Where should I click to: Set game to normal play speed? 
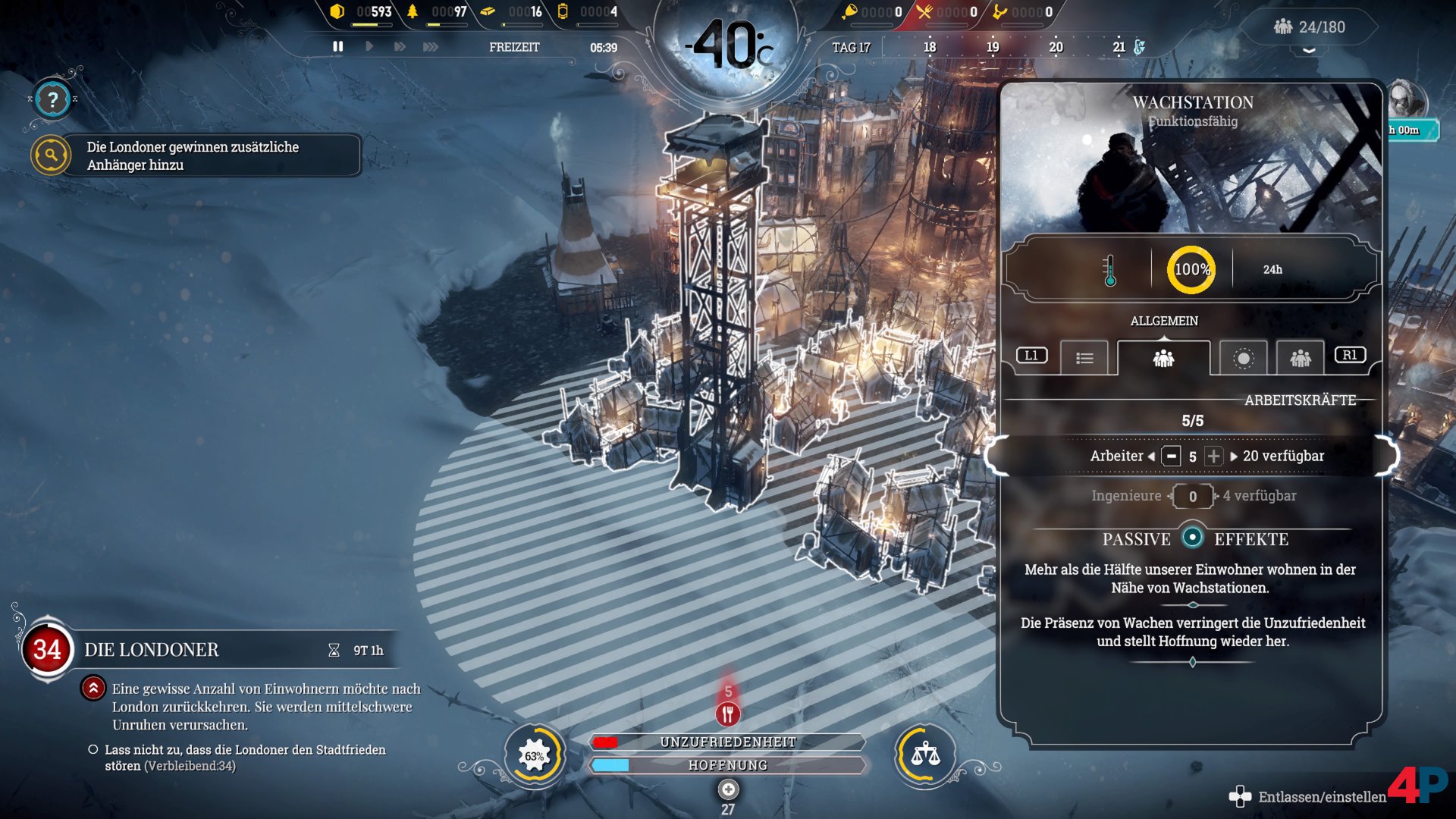click(x=369, y=46)
